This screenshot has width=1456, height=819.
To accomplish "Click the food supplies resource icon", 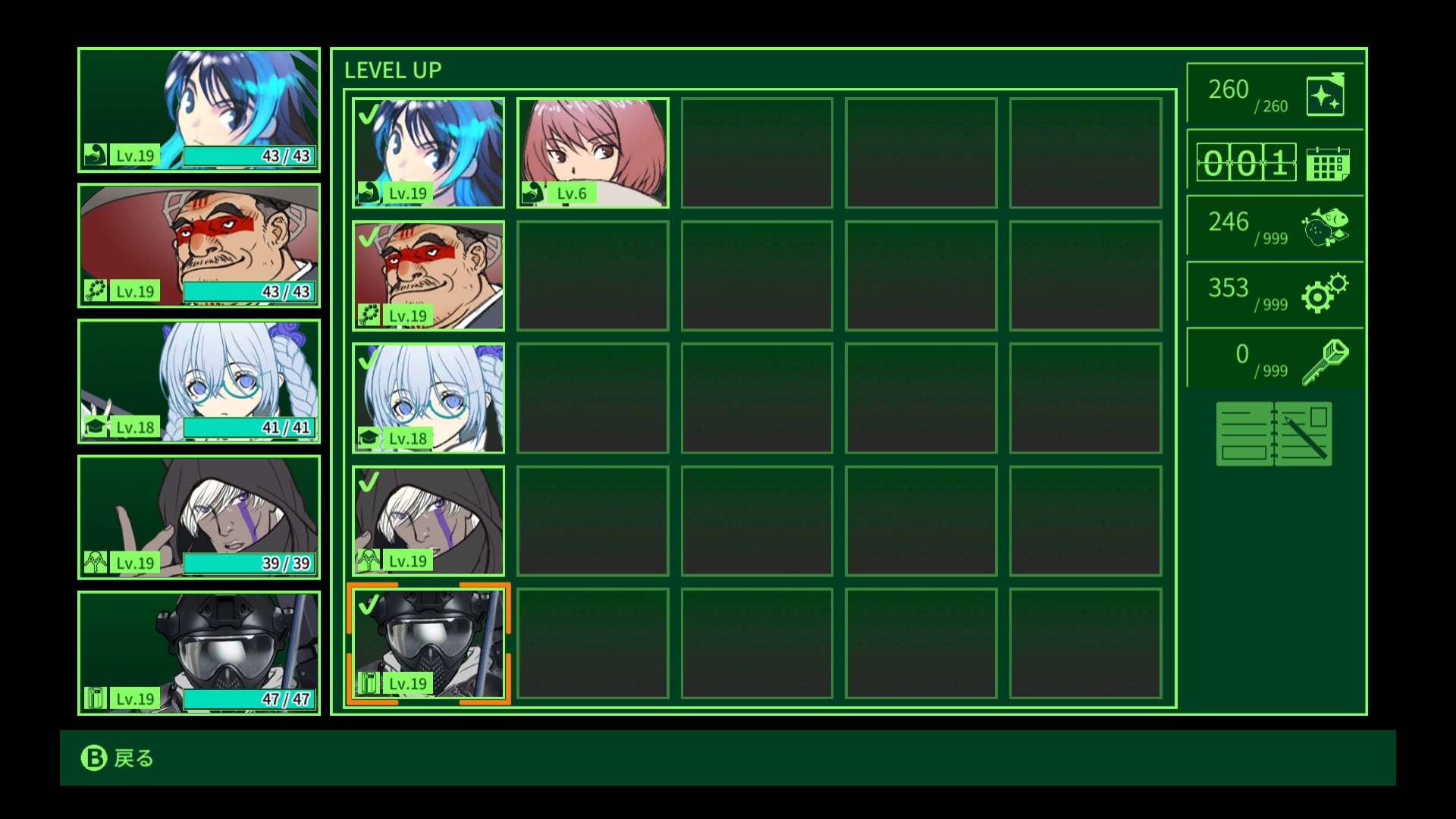I will 1325,227.
